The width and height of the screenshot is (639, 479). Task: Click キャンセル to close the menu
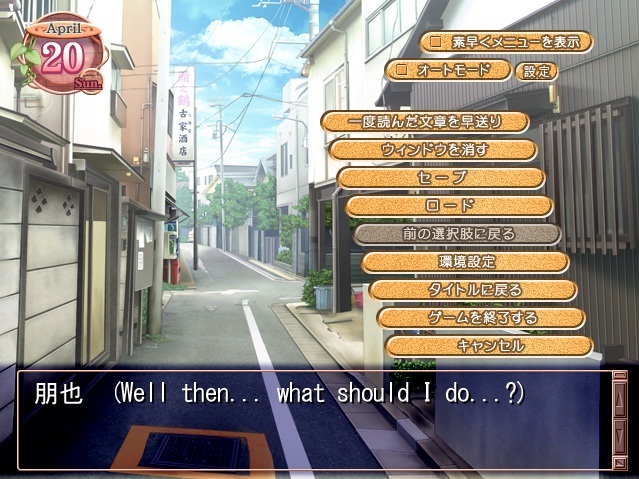[x=489, y=346]
